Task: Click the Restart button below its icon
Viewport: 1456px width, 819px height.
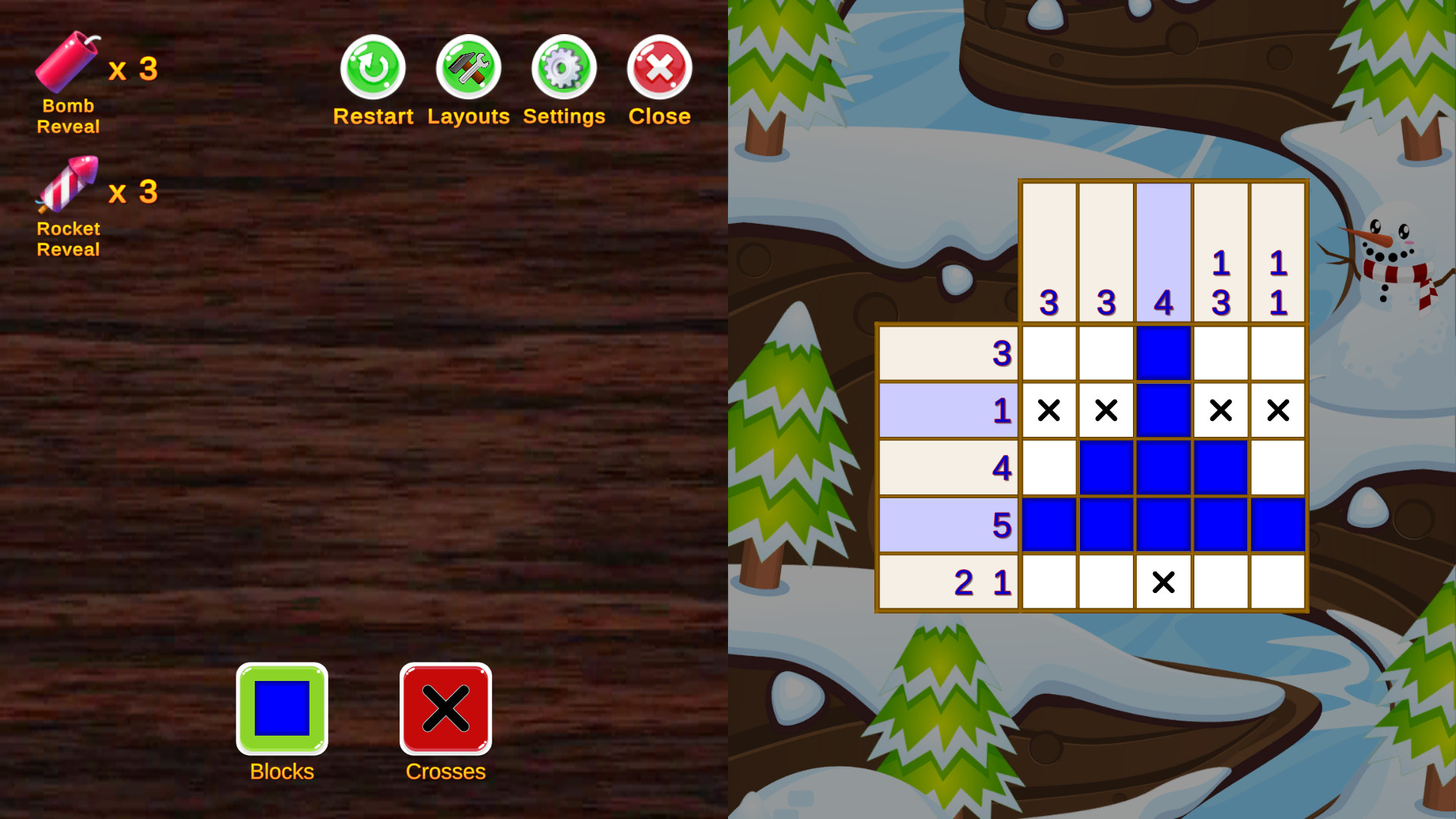Action: pos(372,116)
